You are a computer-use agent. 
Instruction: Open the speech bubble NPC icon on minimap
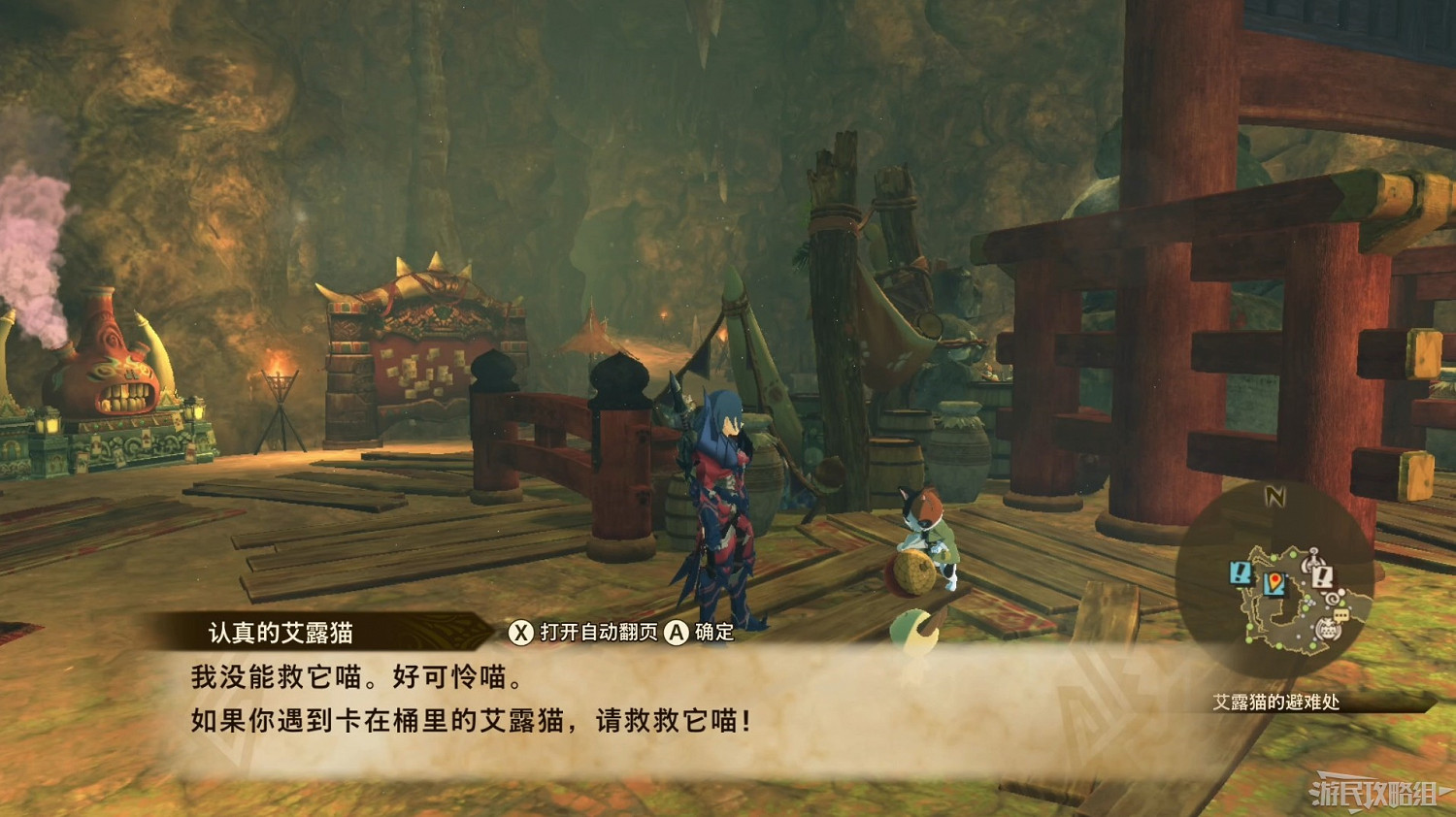pyautogui.click(x=1340, y=615)
